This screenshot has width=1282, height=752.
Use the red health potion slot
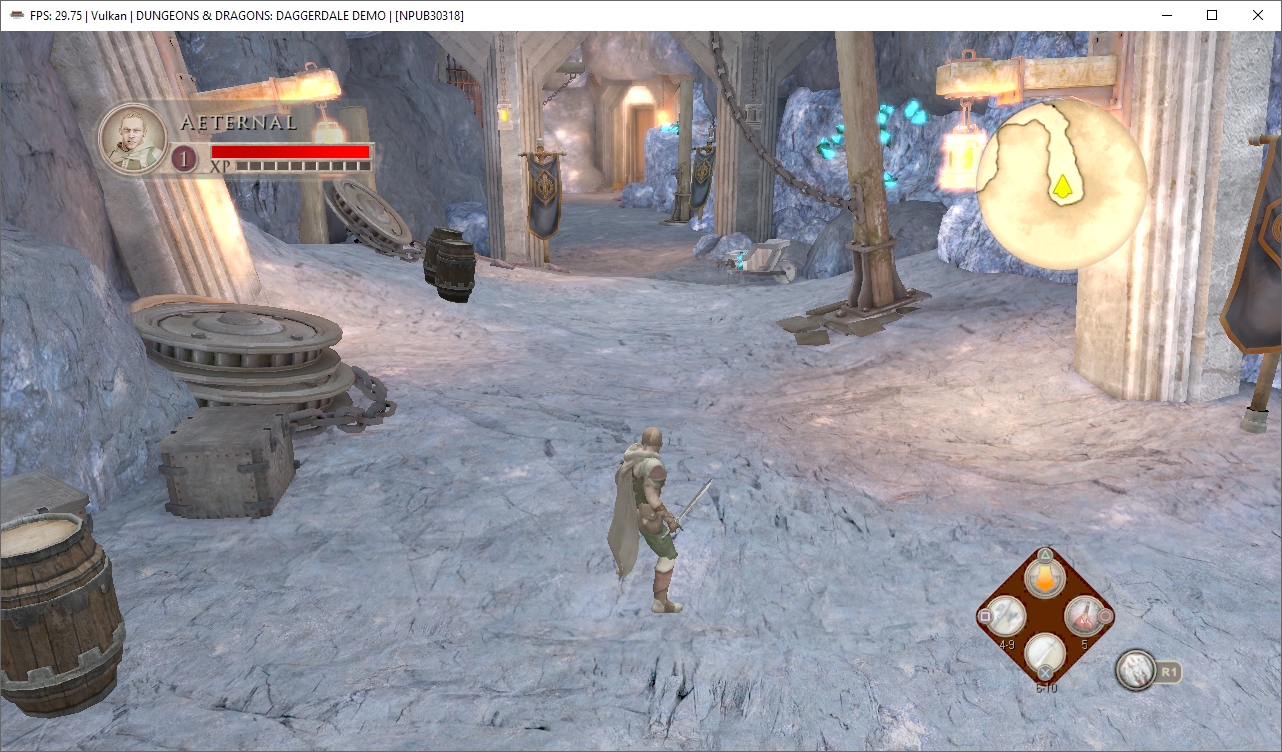1084,615
